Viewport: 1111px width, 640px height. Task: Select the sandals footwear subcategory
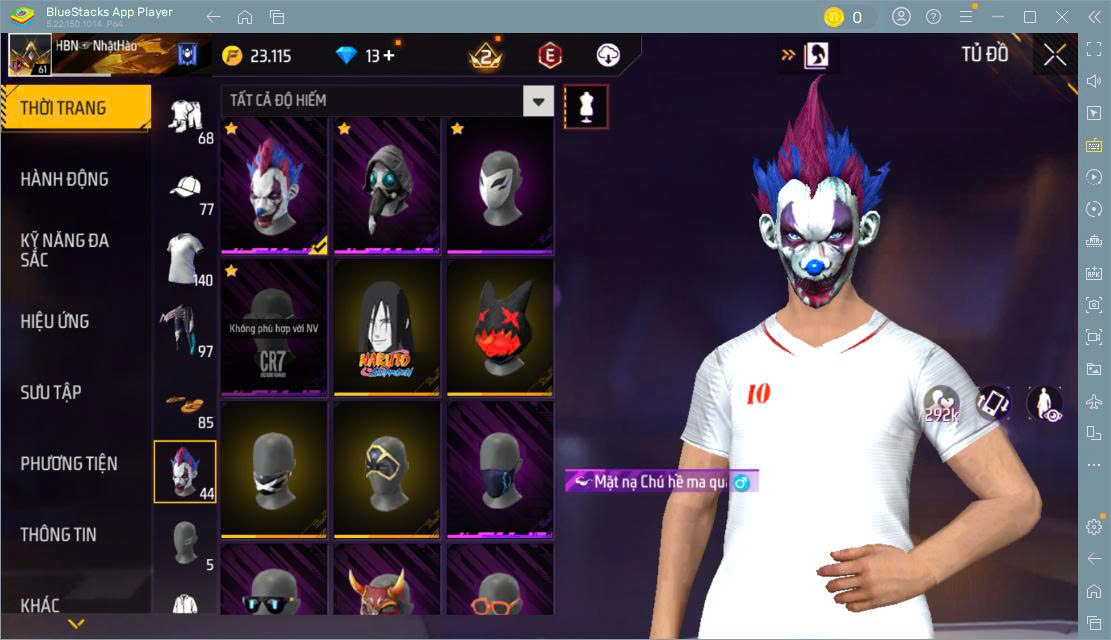click(186, 404)
